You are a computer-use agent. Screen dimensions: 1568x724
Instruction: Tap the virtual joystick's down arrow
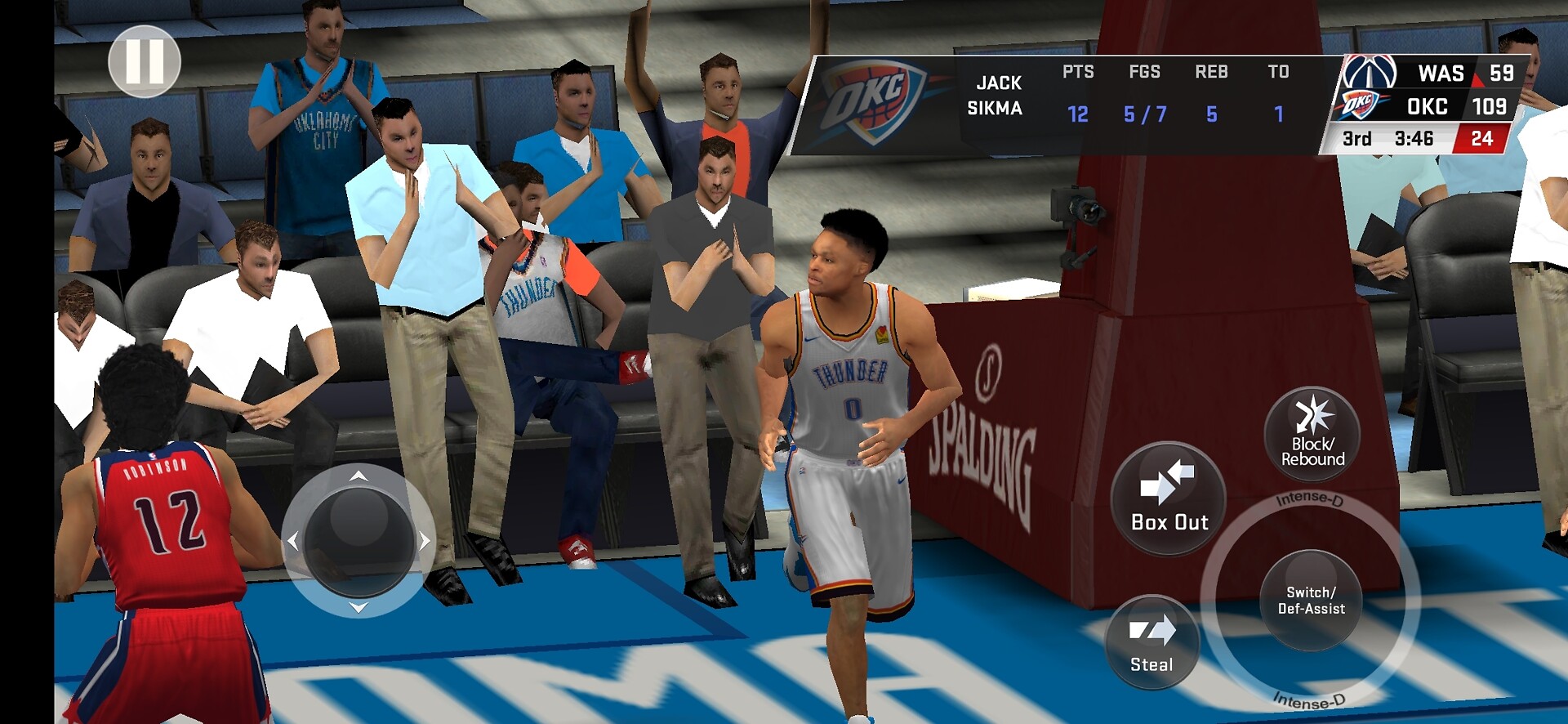(x=359, y=607)
